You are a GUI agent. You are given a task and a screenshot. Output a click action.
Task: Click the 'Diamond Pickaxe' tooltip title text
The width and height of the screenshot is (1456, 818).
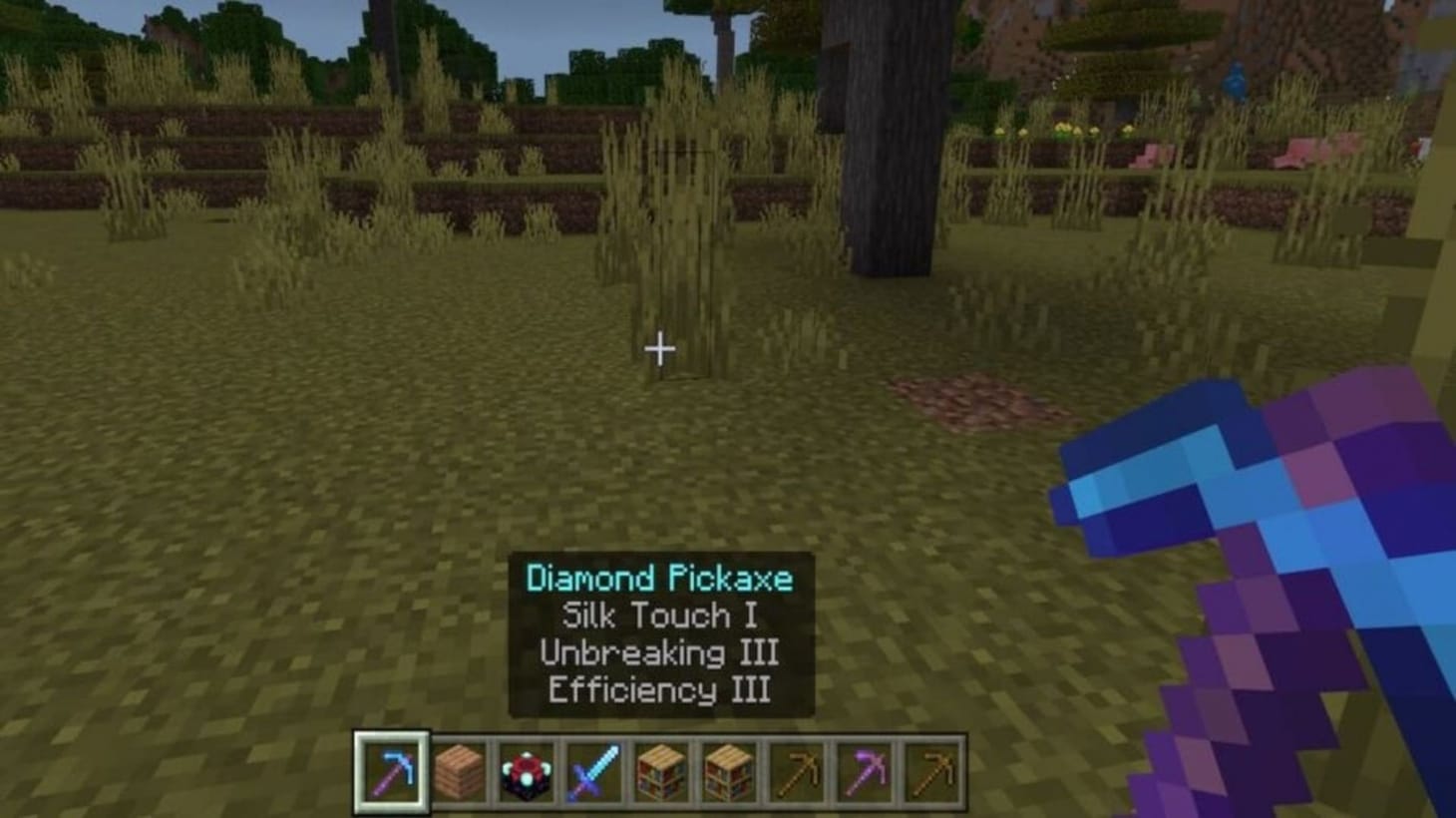[661, 577]
